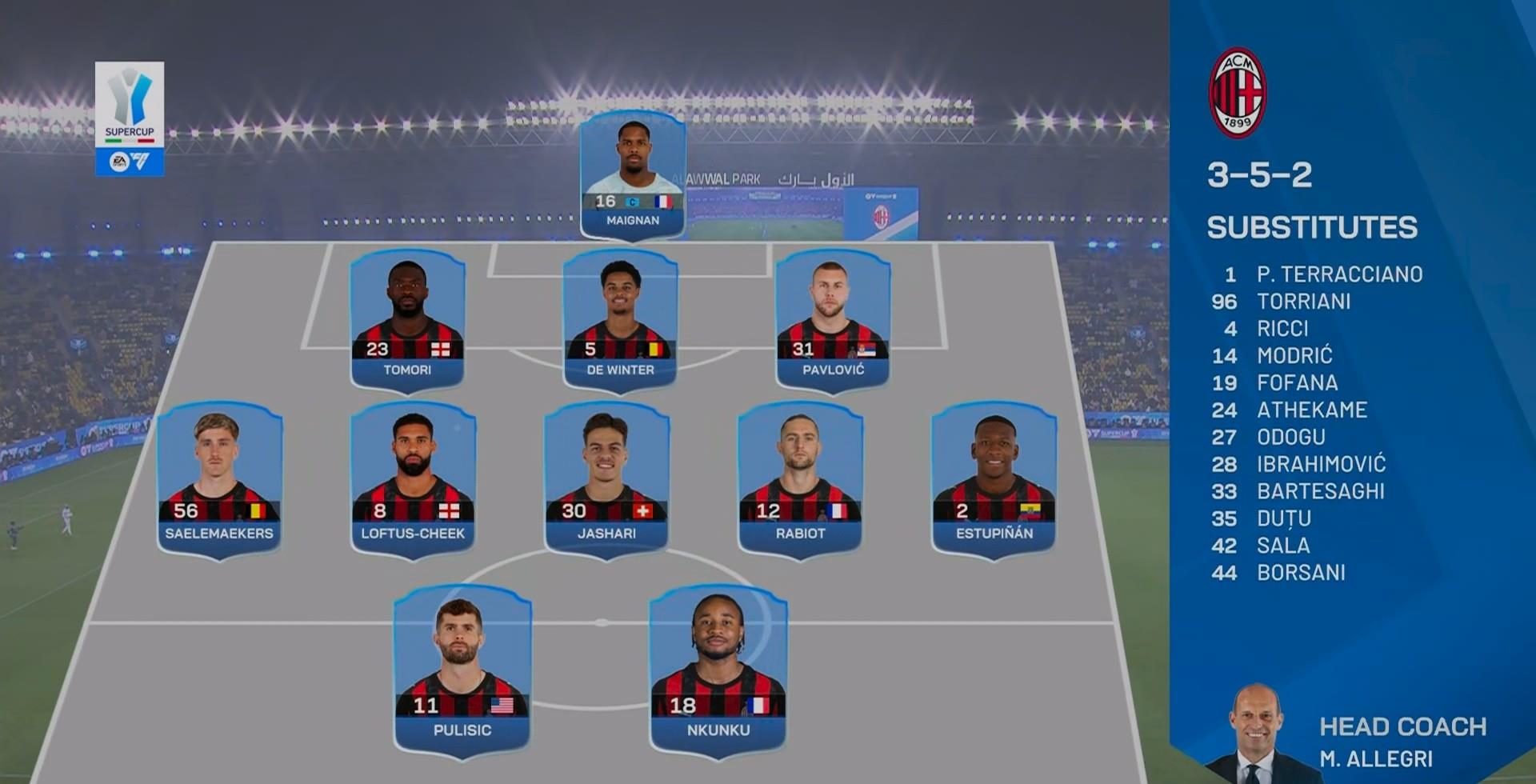Select goalkeeper Maignan's player card
The width and height of the screenshot is (1536, 784).
pyautogui.click(x=633, y=174)
